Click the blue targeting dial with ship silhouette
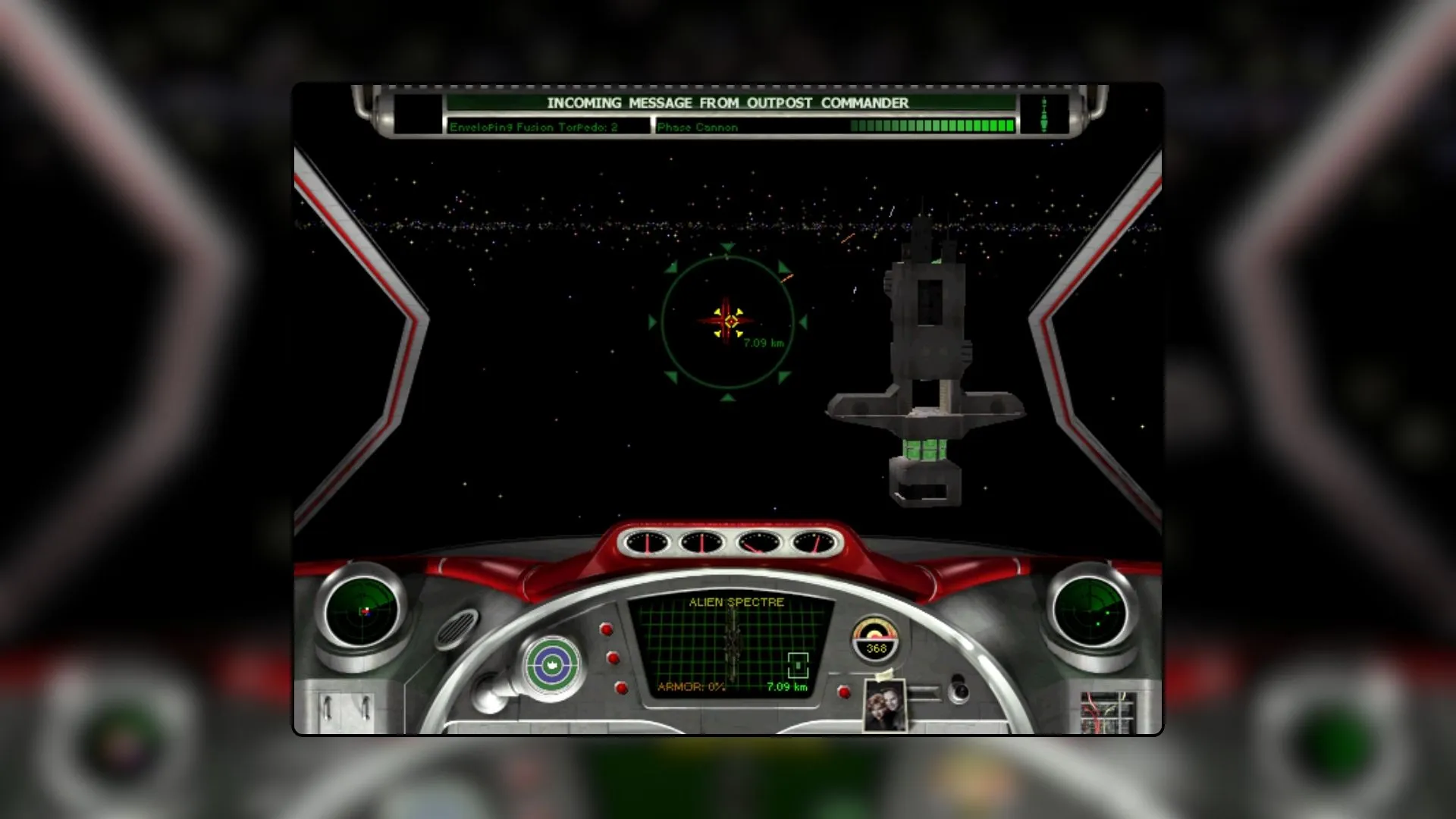This screenshot has height=819, width=1456. click(554, 664)
